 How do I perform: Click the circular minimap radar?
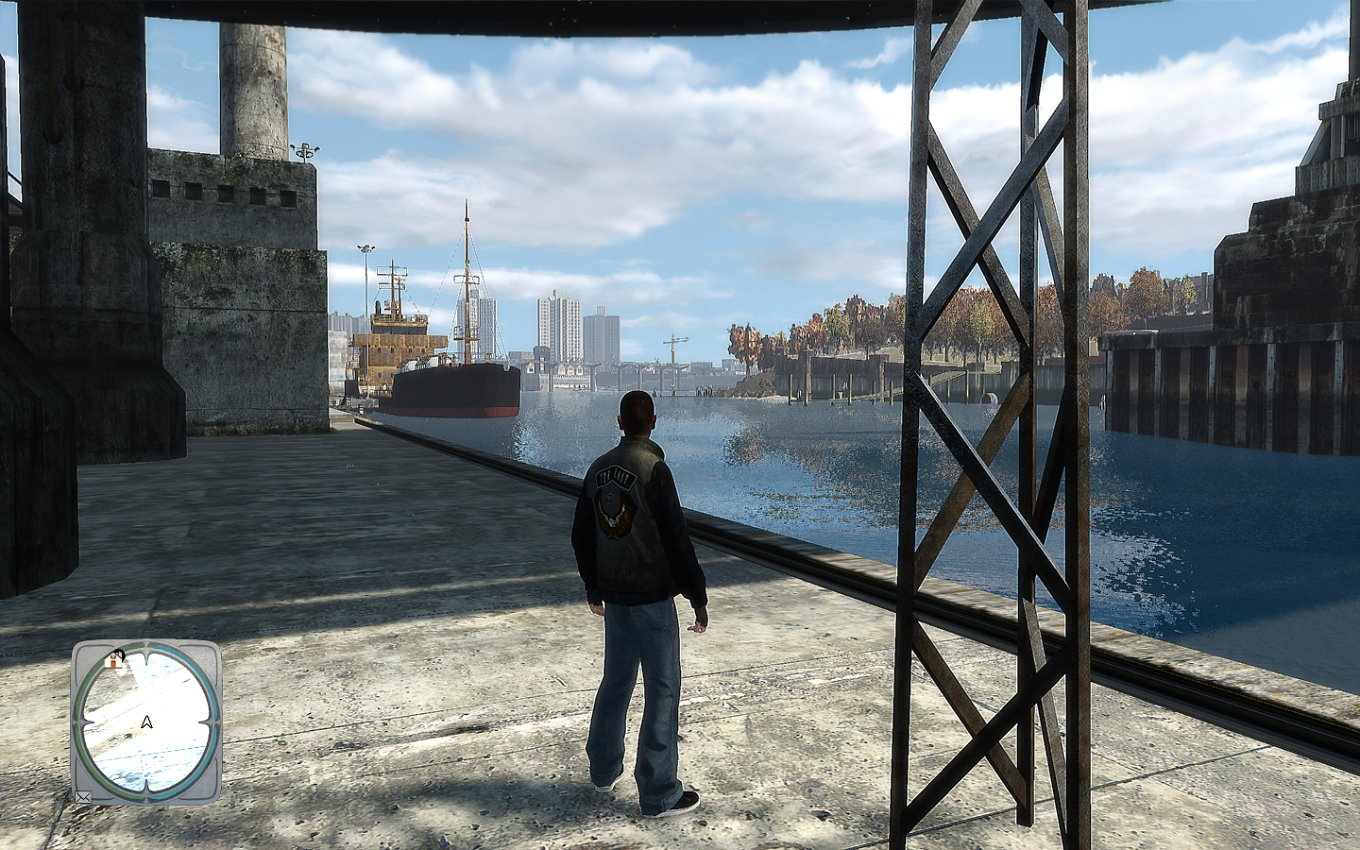click(146, 720)
